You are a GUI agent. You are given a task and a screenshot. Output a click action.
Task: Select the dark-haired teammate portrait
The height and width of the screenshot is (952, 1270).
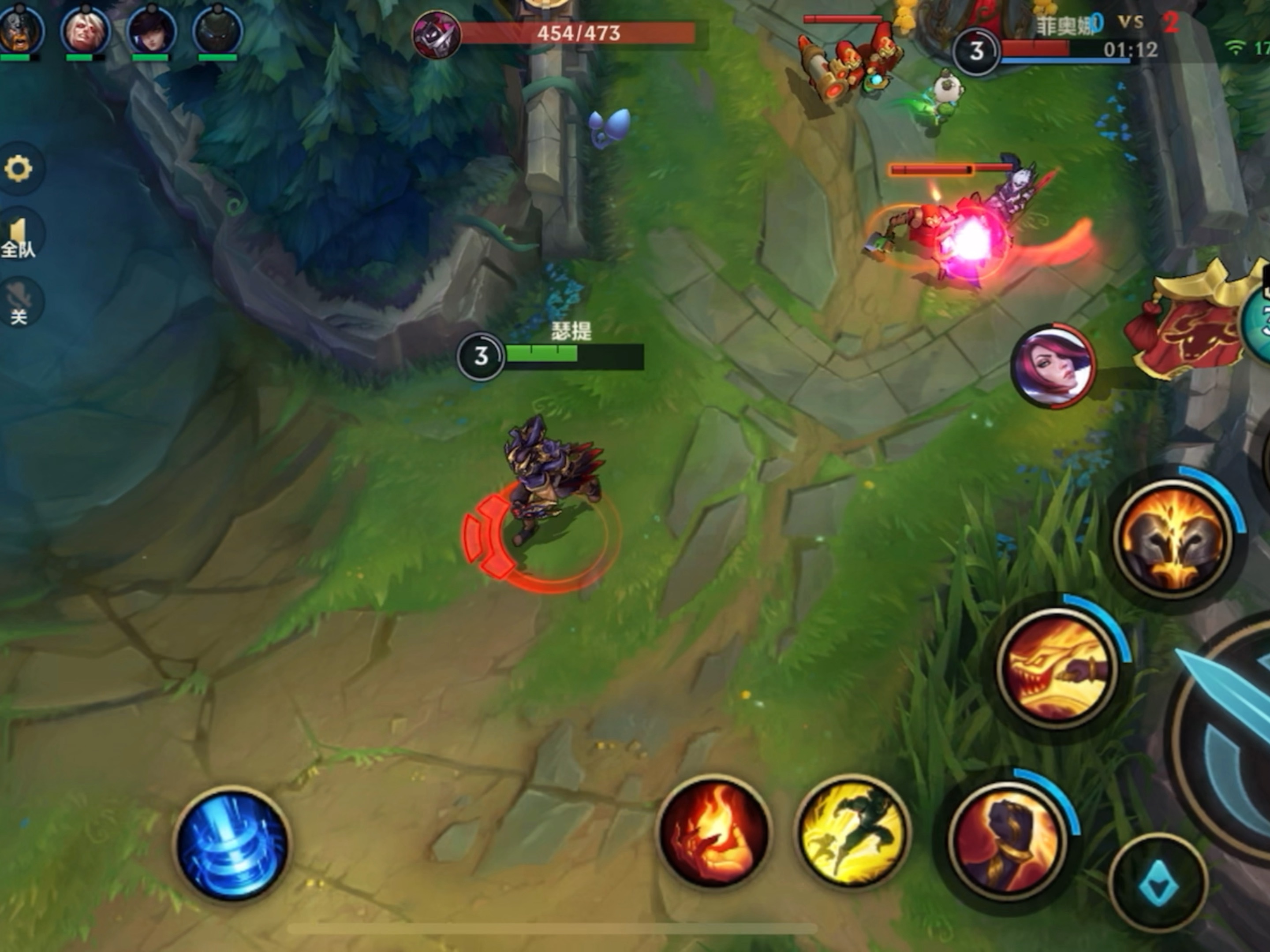[x=151, y=30]
